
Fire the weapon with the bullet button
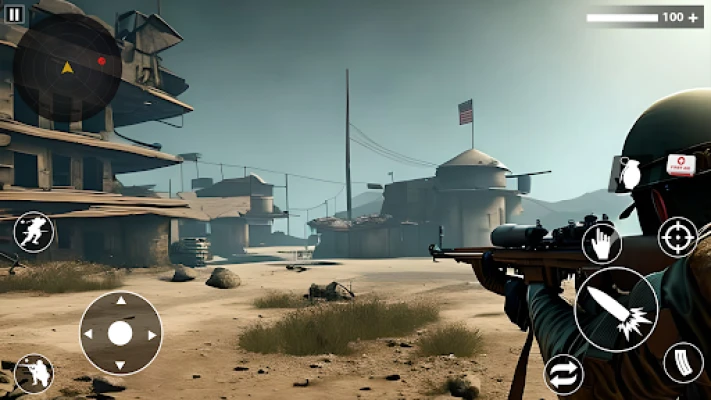coord(615,309)
